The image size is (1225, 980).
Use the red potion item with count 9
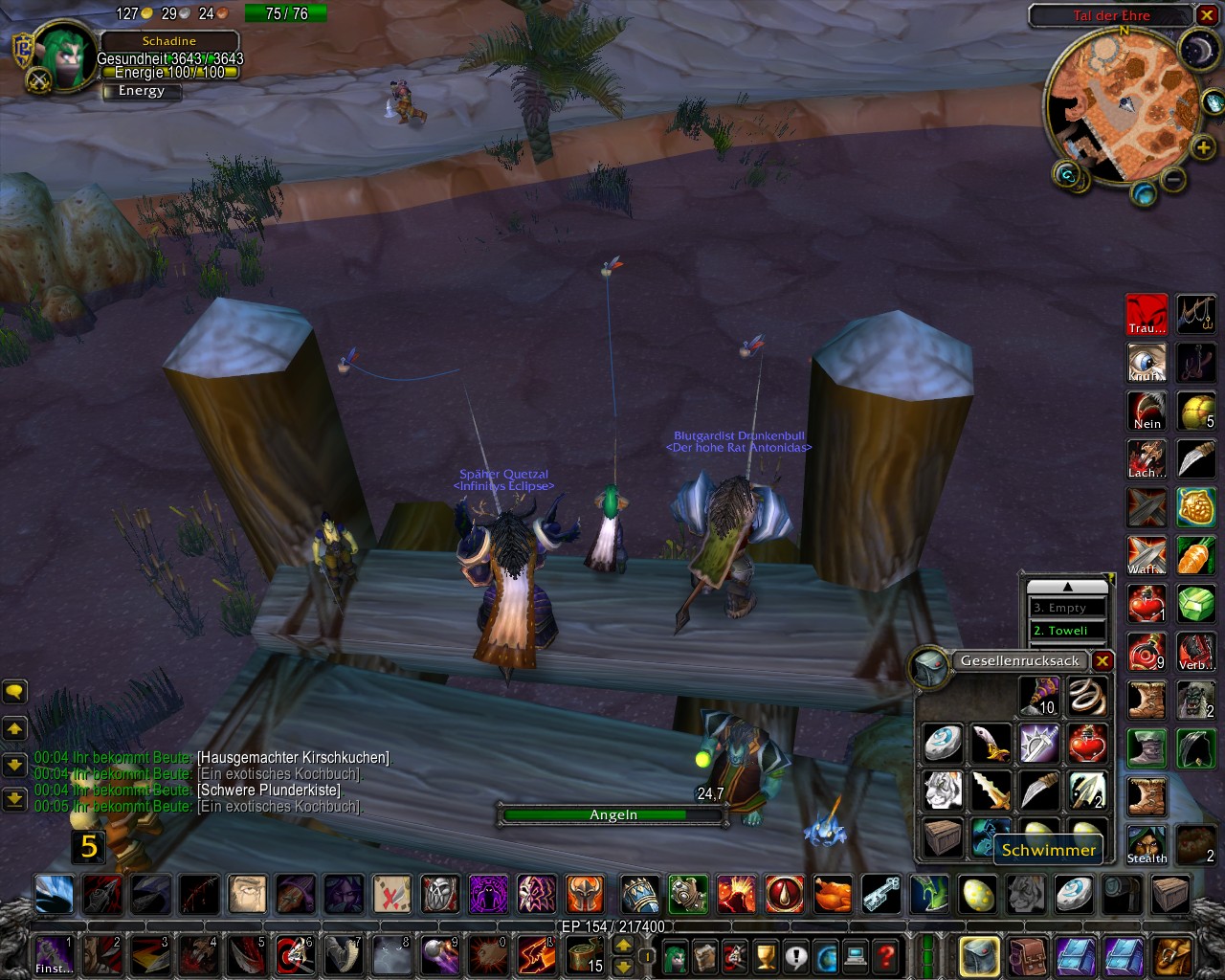pos(1147,653)
